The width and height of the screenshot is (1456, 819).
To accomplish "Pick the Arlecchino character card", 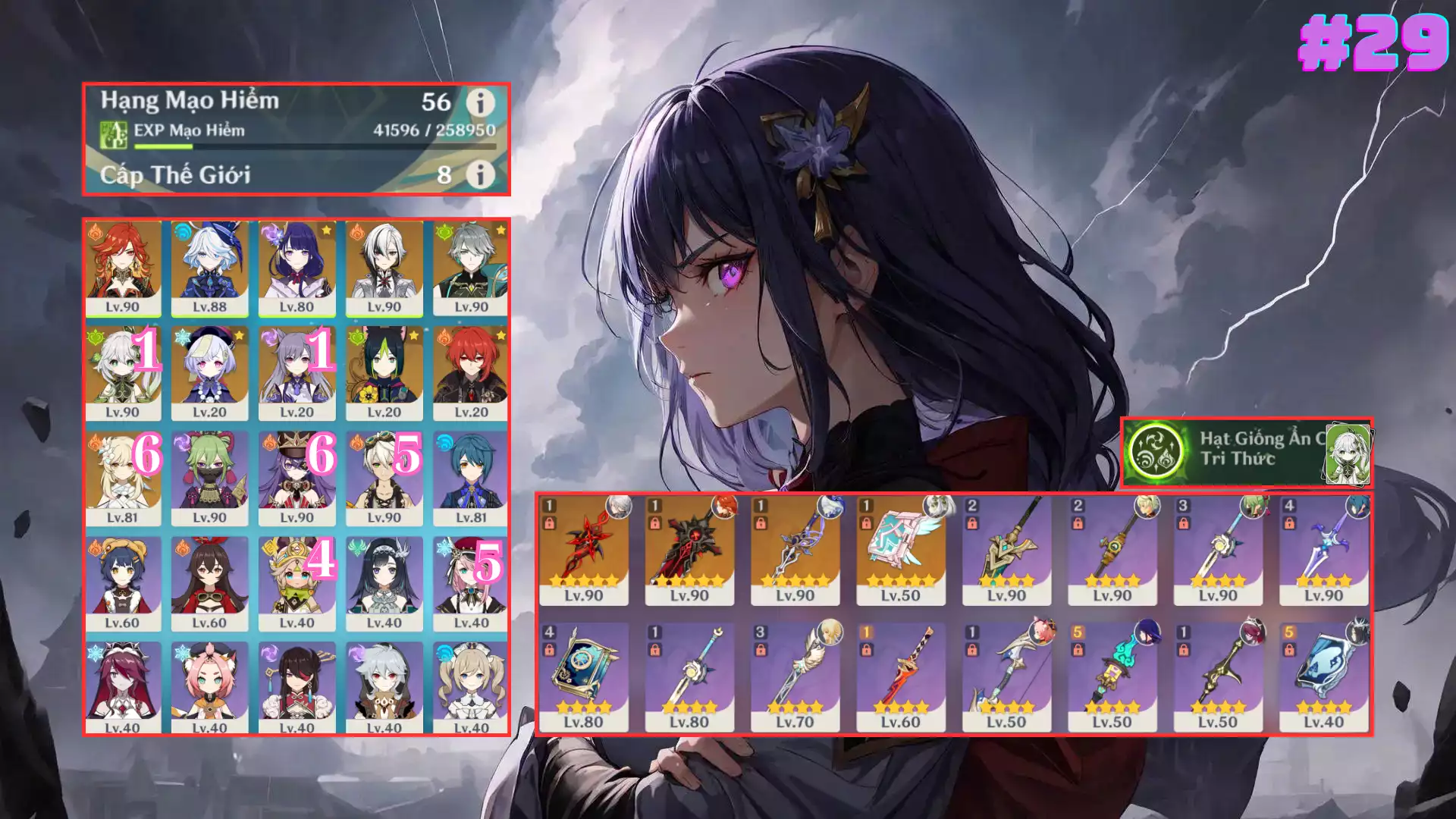I will pos(384,268).
